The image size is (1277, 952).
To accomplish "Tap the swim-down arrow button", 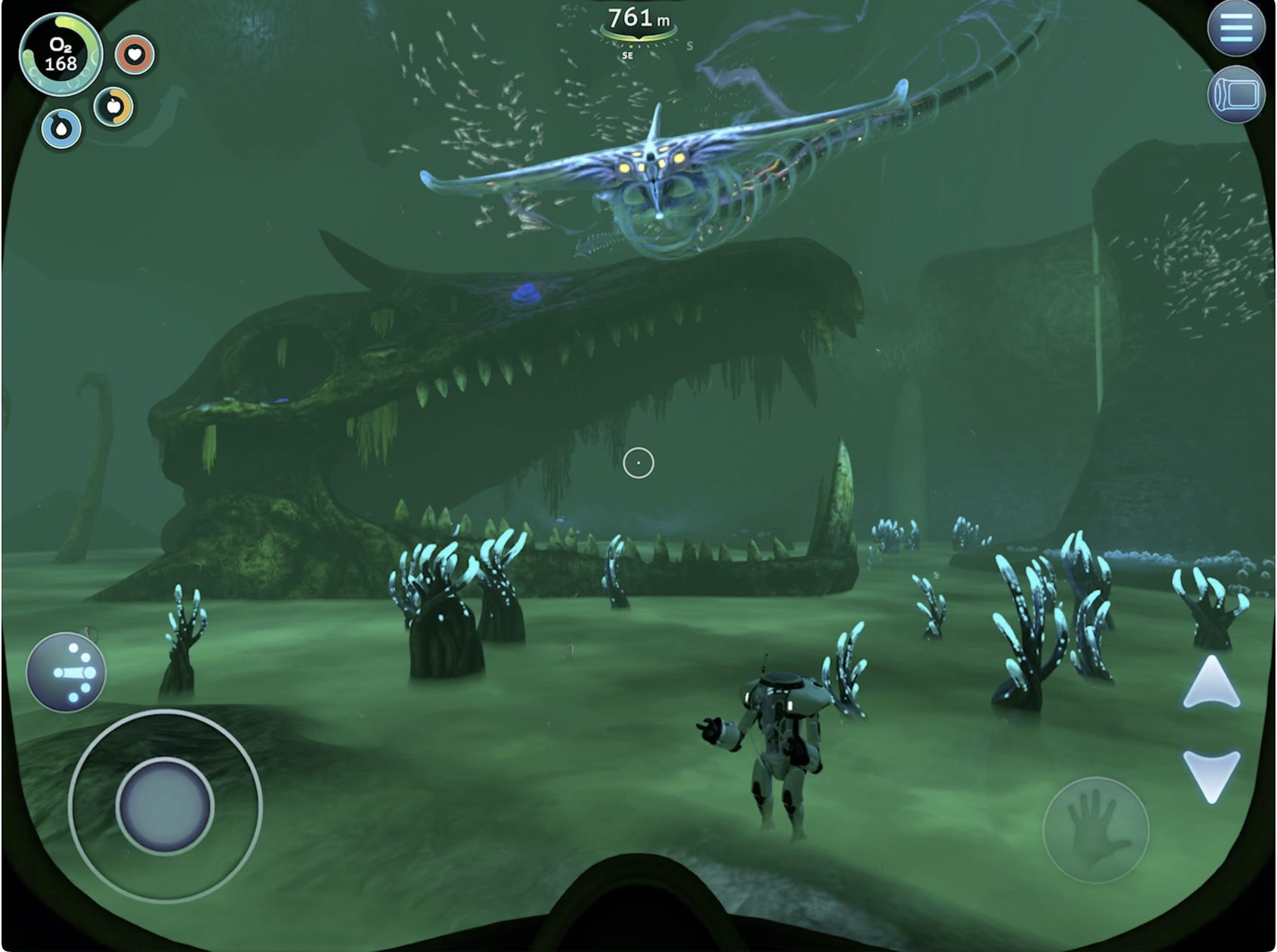I will coord(1211,774).
